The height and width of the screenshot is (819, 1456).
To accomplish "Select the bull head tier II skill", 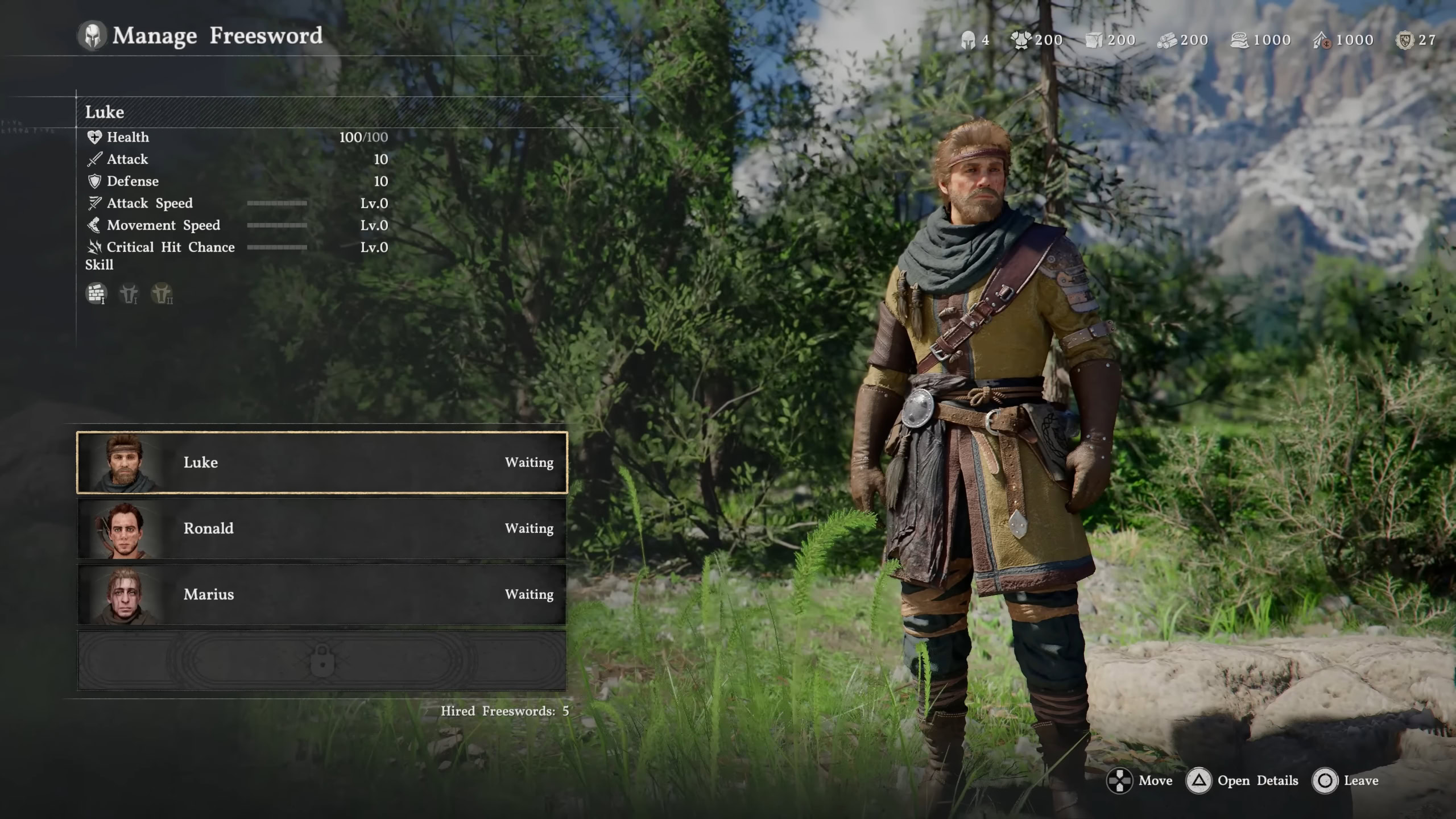I will tap(162, 293).
